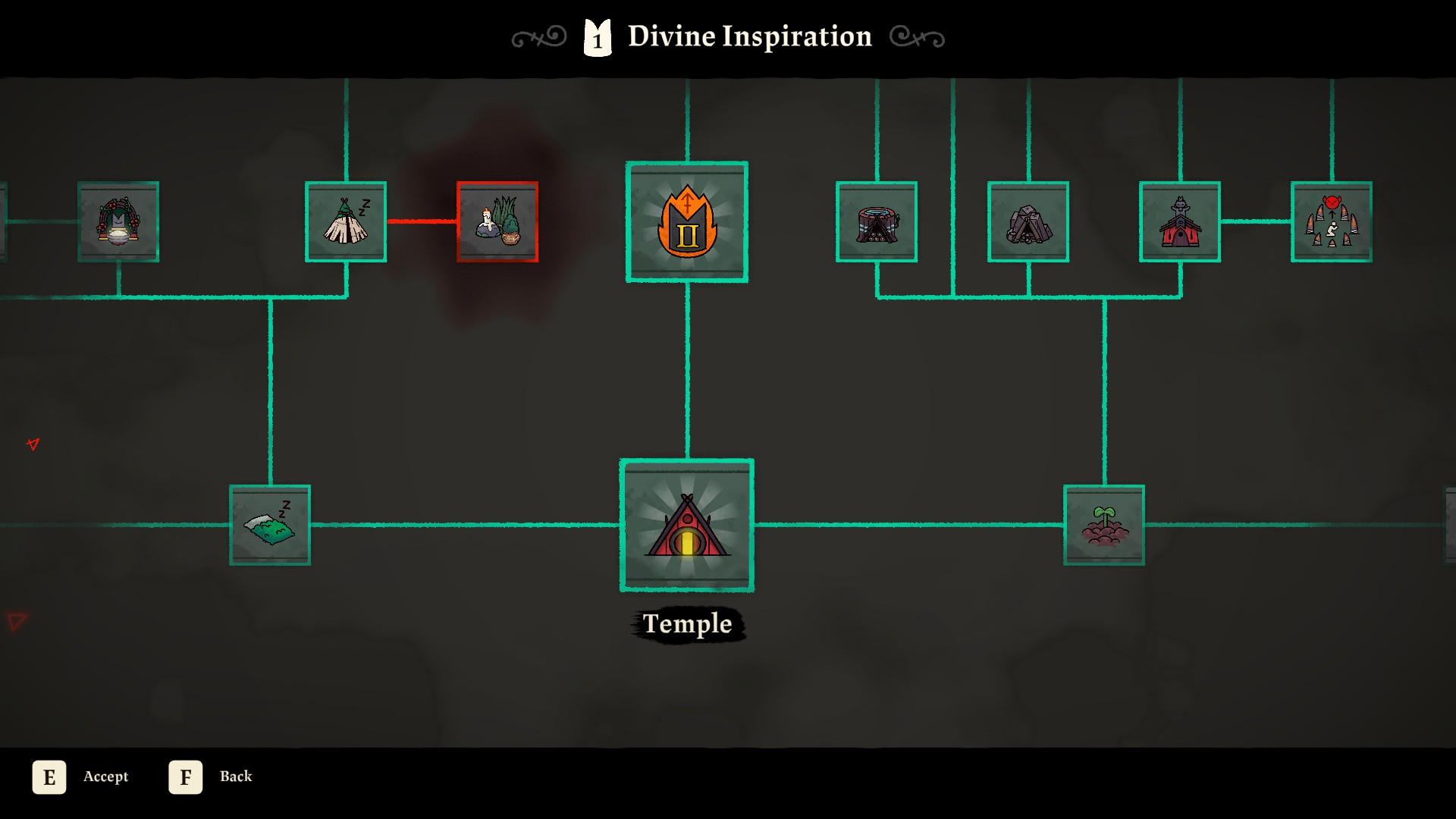Select the flower-arch shrine node

(x=118, y=221)
